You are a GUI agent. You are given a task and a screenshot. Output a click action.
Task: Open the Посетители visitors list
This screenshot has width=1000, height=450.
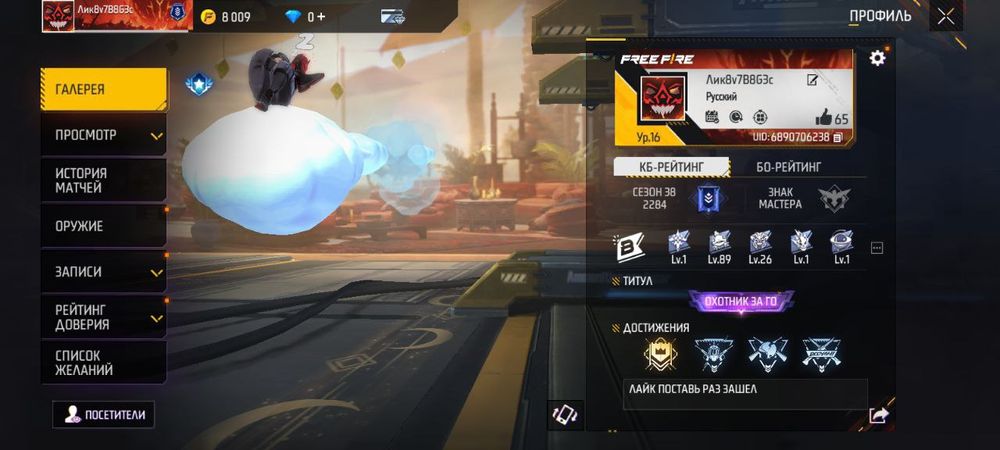pos(104,414)
